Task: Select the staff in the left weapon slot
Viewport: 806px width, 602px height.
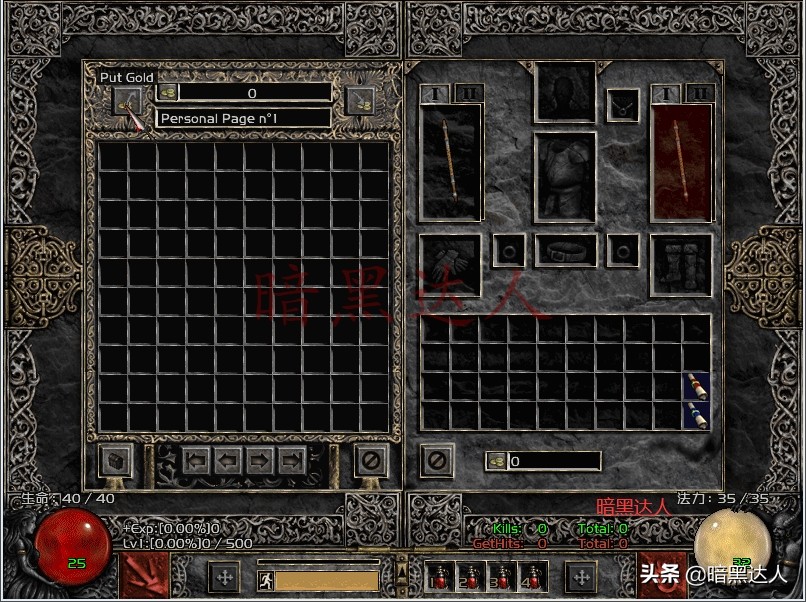Action: 451,162
